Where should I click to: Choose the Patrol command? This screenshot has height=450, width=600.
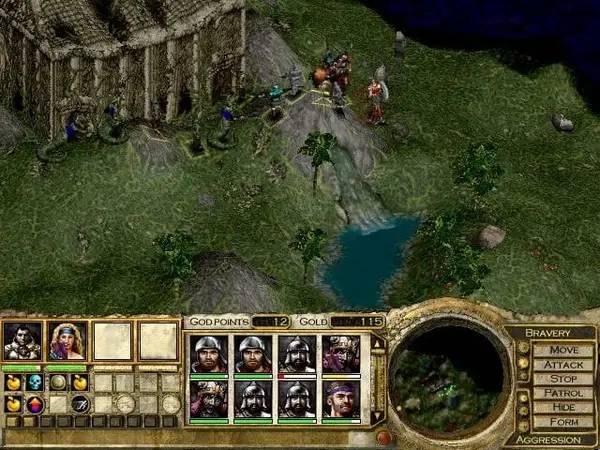pyautogui.click(x=563, y=394)
